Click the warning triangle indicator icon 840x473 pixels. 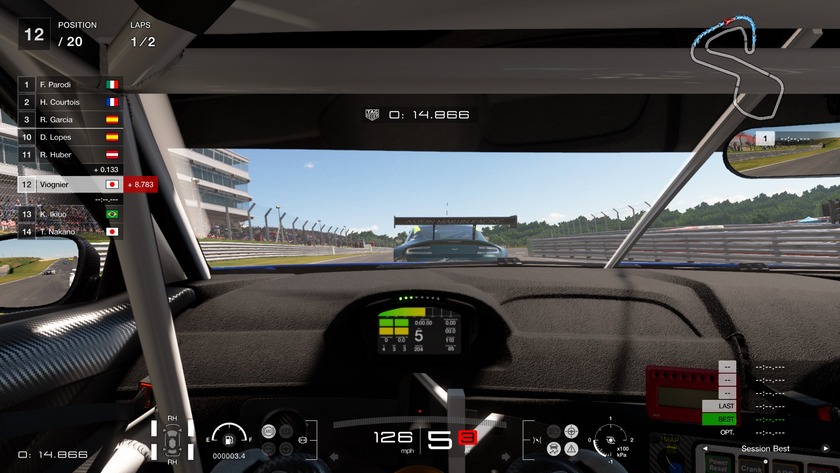pyautogui.click(x=571, y=449)
